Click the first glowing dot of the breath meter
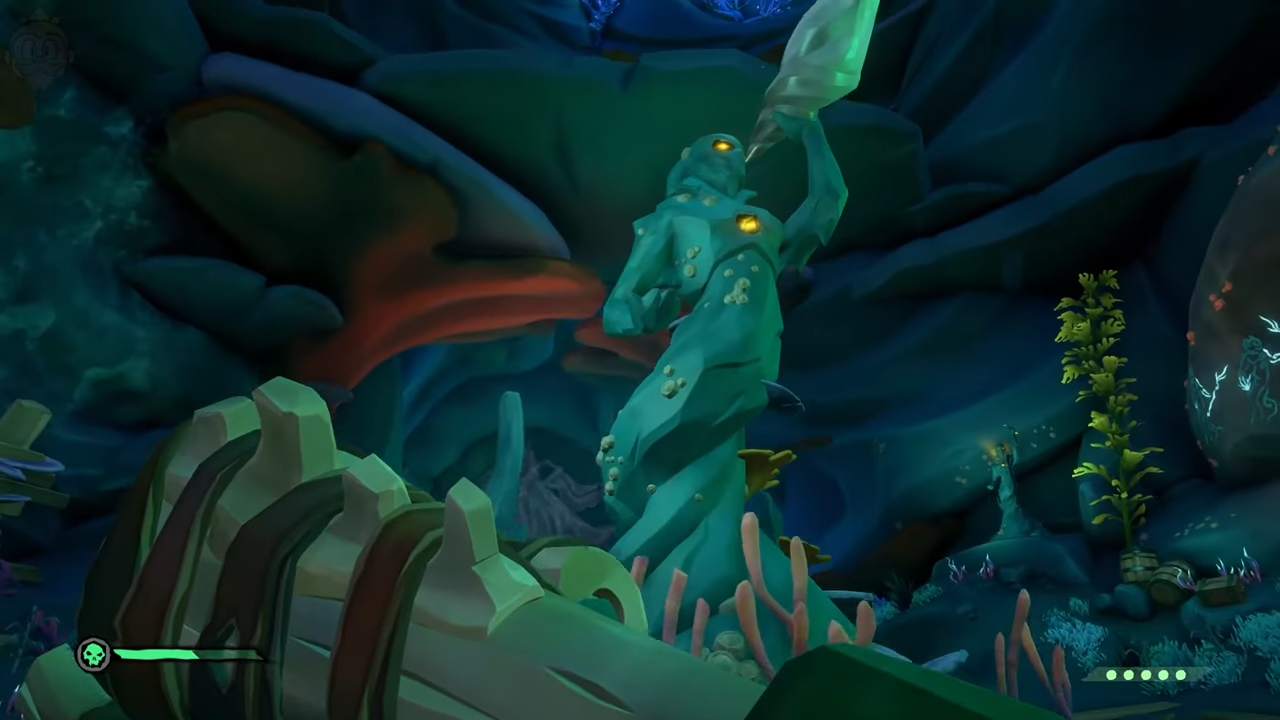The image size is (1280, 720). 1110,675
